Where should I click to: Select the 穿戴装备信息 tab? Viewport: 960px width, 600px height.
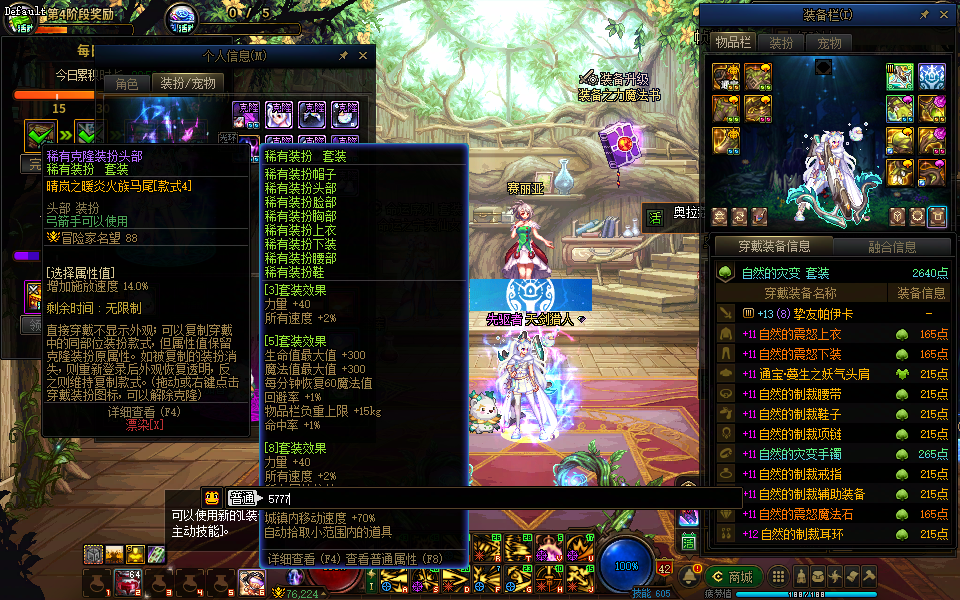[772, 247]
